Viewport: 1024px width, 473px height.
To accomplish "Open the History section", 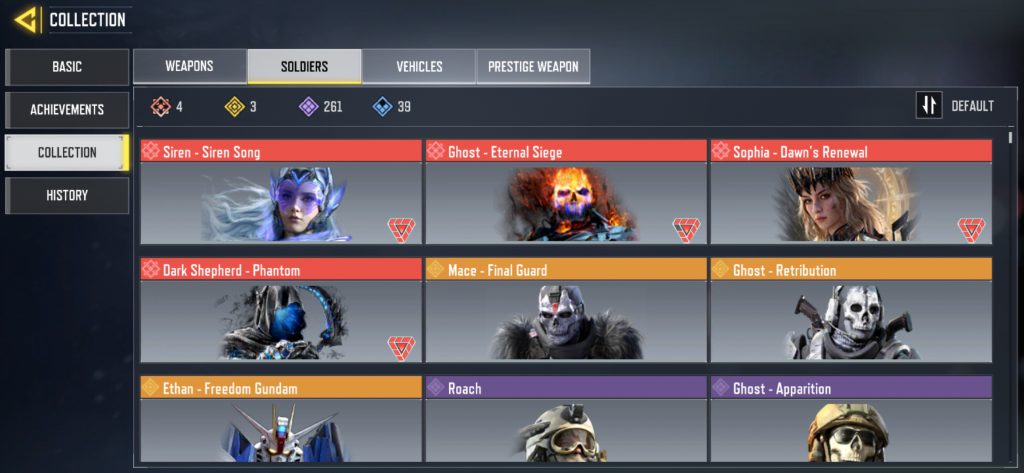I will coord(67,196).
